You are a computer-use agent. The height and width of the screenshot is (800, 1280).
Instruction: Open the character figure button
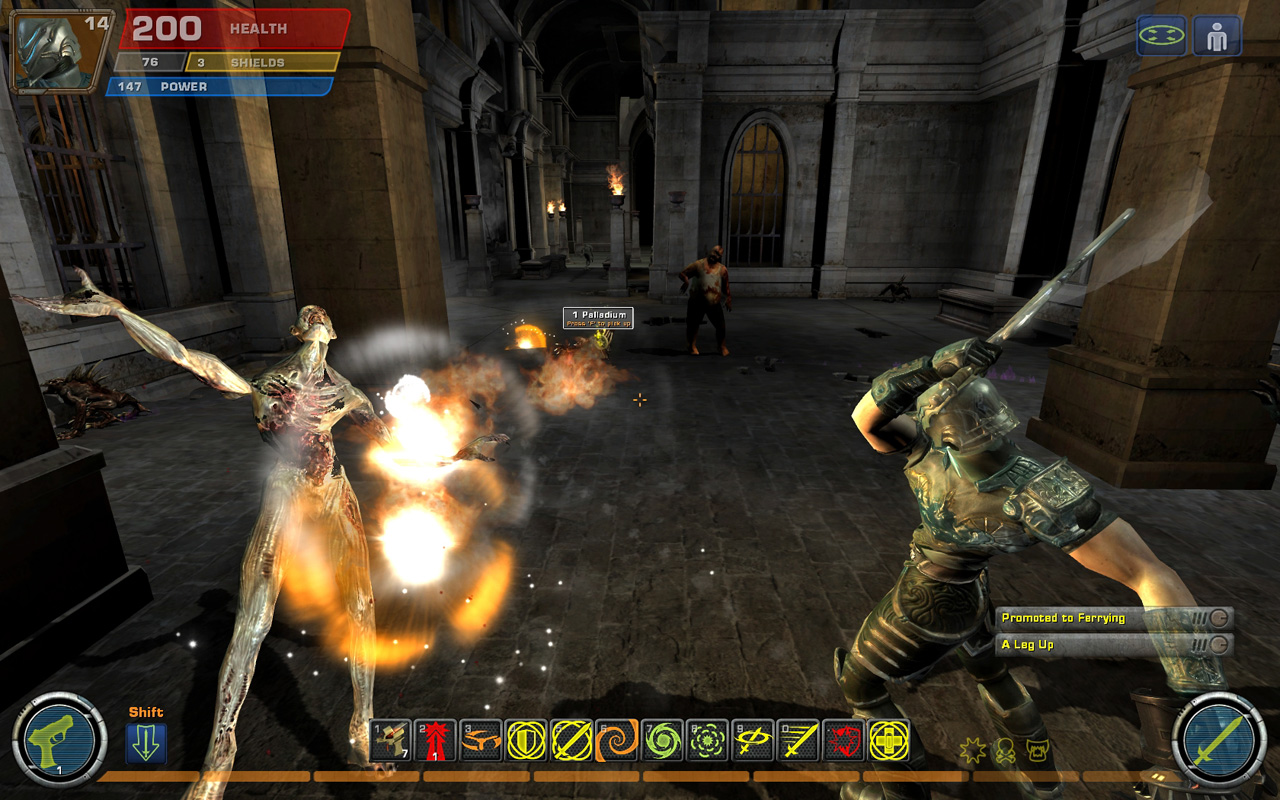tap(1217, 36)
